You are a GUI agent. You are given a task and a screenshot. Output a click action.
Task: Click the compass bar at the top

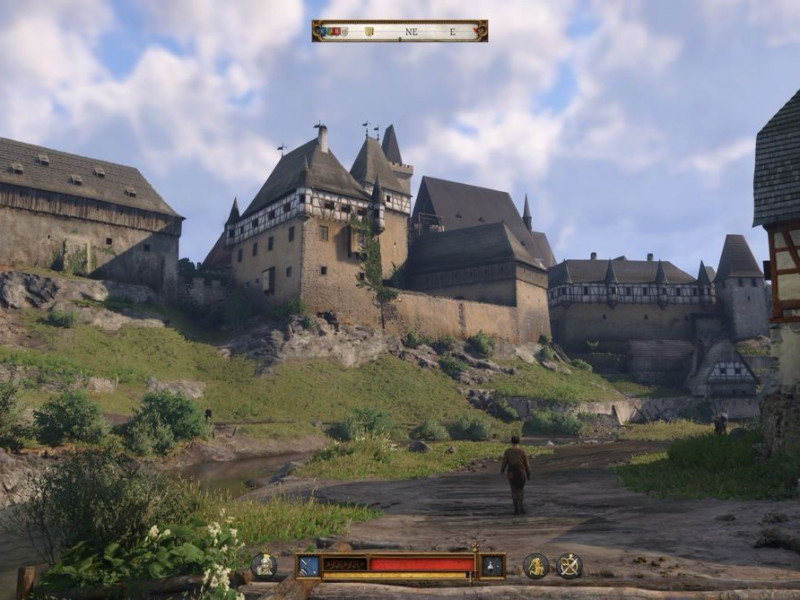click(400, 31)
